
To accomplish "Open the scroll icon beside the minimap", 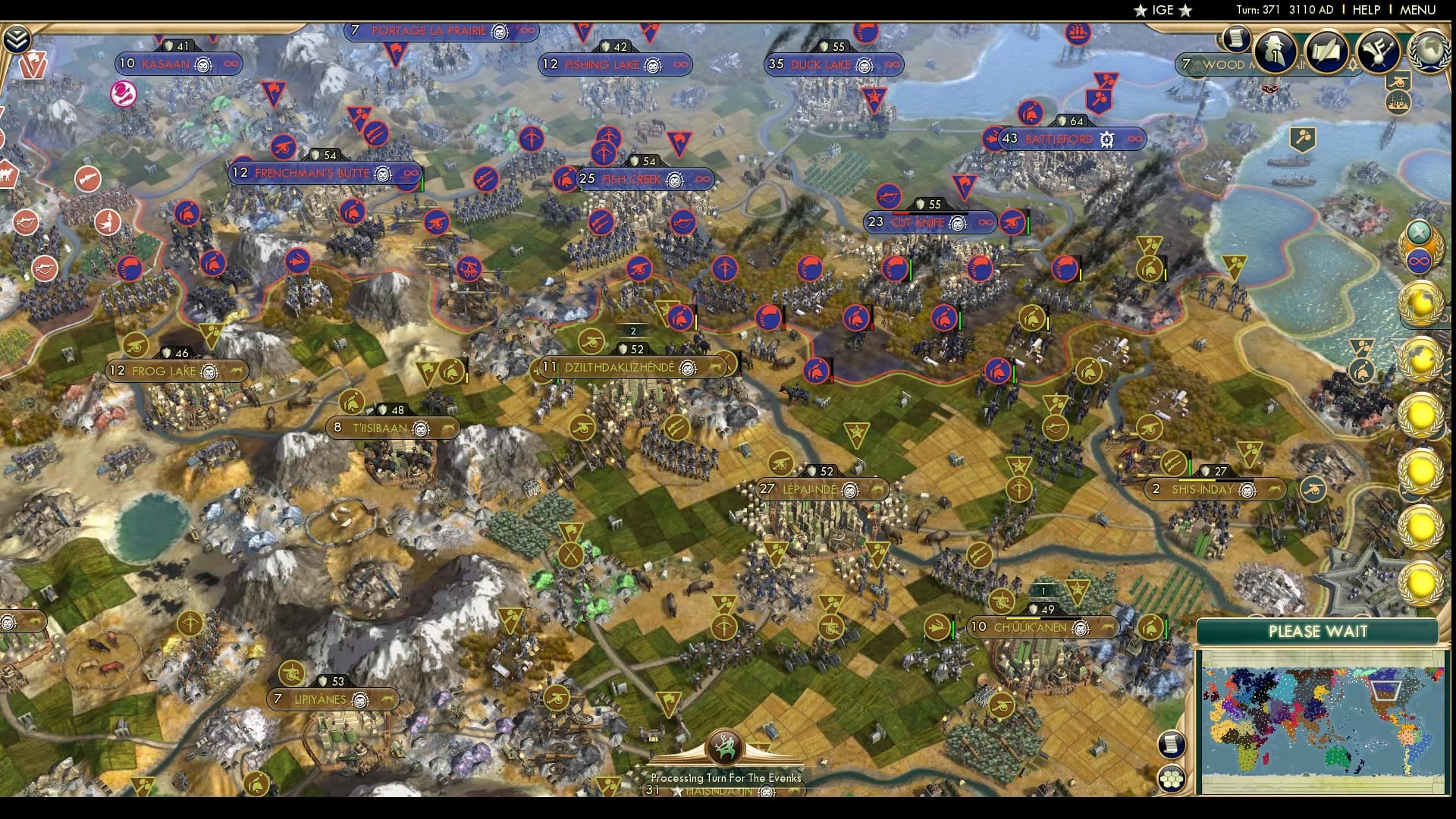I will [x=1172, y=744].
